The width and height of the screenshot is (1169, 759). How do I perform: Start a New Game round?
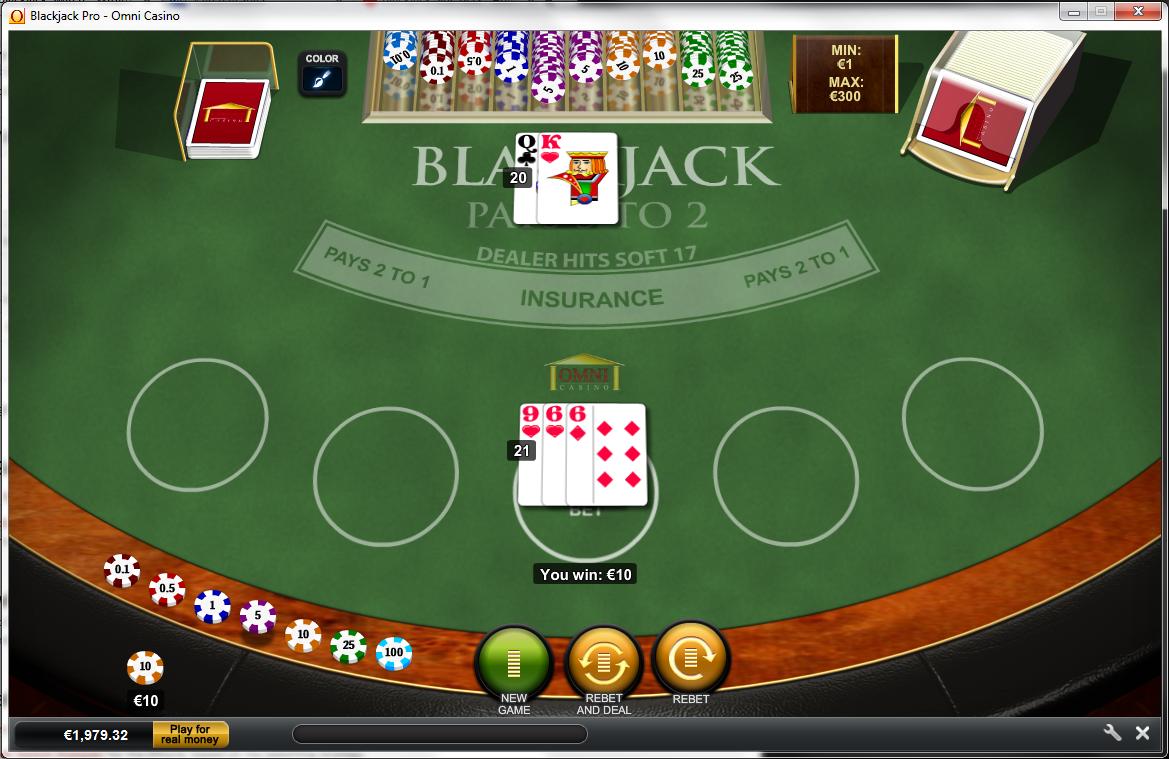click(x=514, y=661)
